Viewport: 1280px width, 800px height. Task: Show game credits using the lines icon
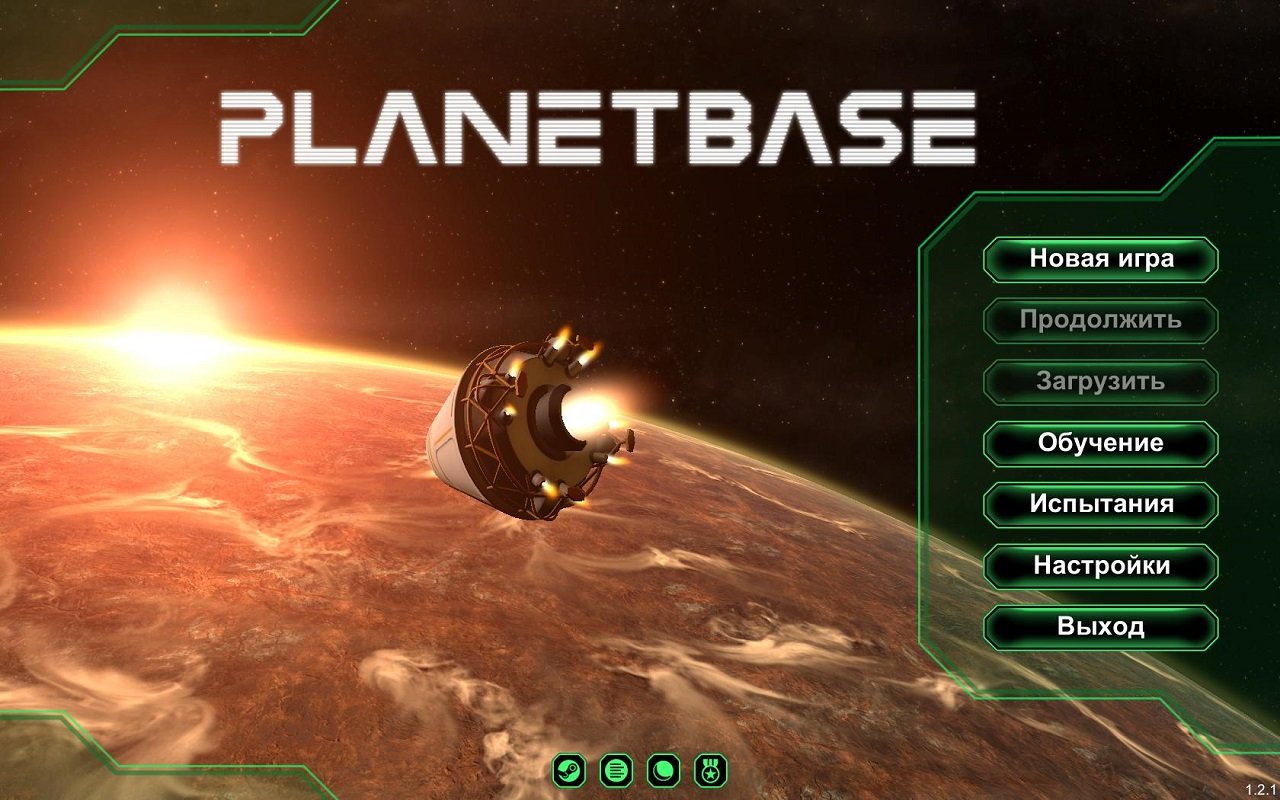point(615,769)
